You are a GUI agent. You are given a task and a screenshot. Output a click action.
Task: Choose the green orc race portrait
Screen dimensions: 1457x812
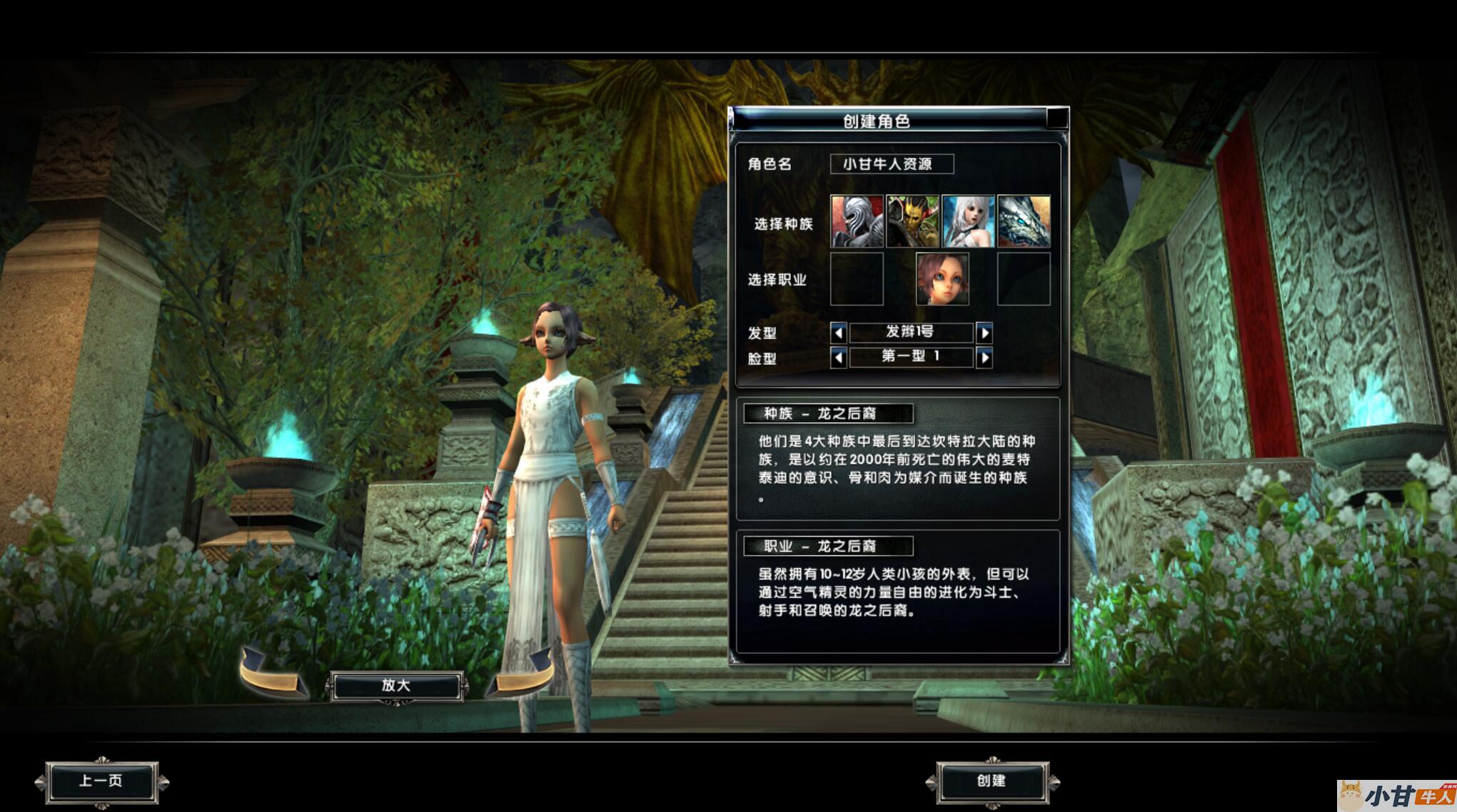[x=912, y=221]
